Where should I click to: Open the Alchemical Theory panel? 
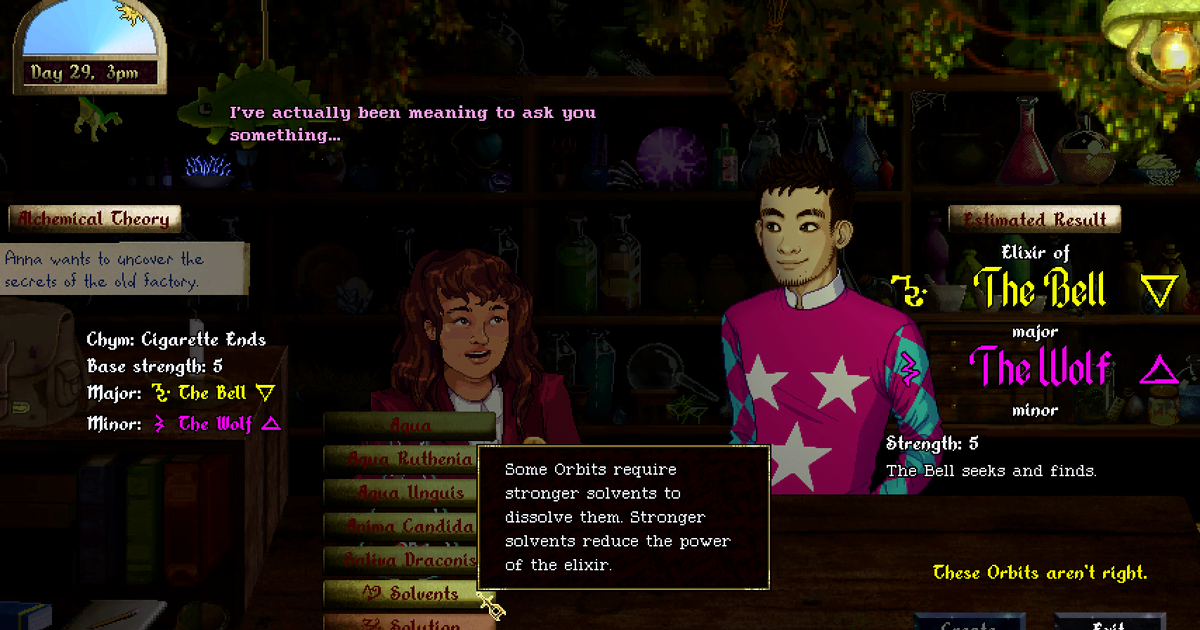95,219
